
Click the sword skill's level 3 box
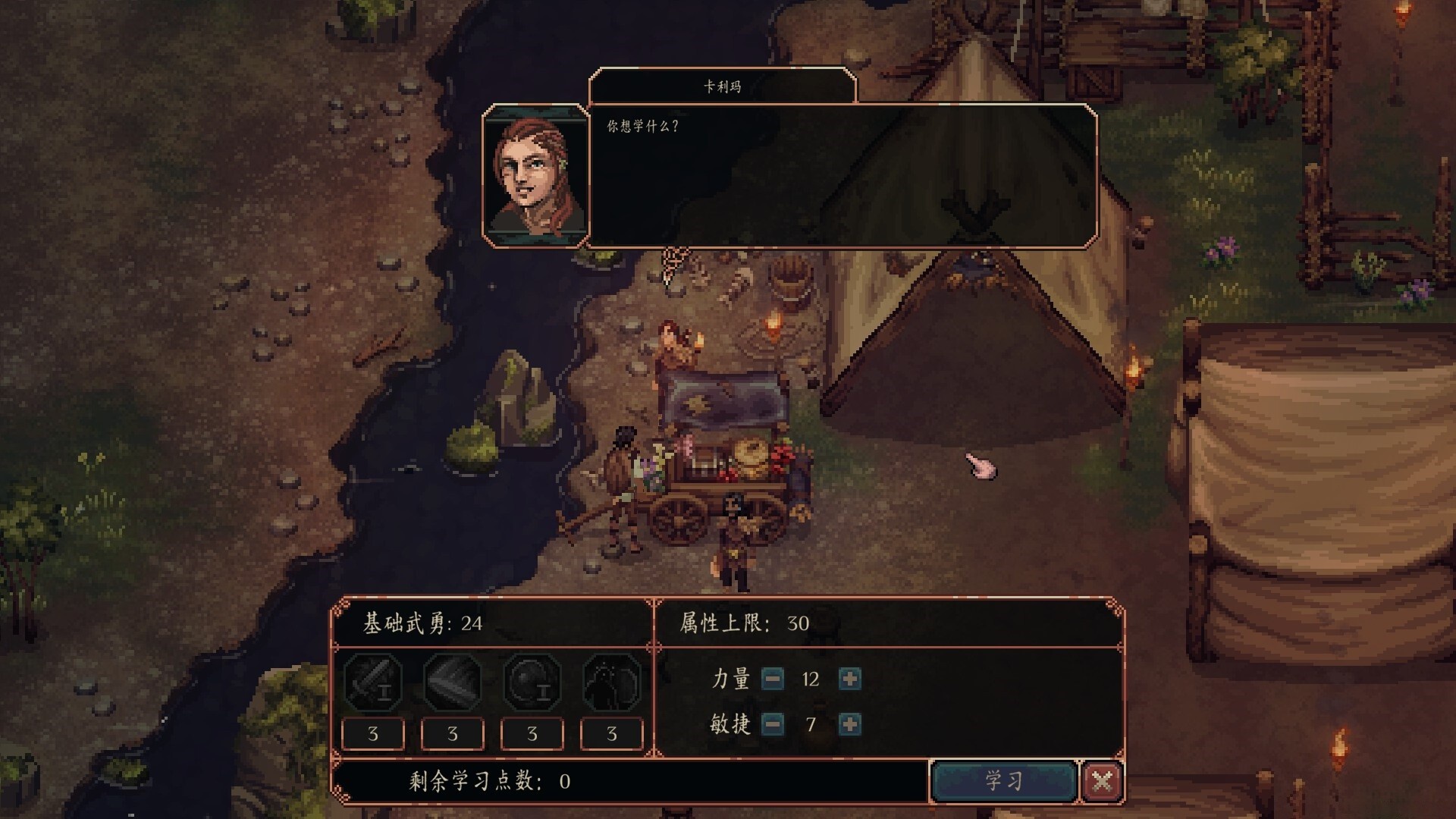pyautogui.click(x=373, y=733)
